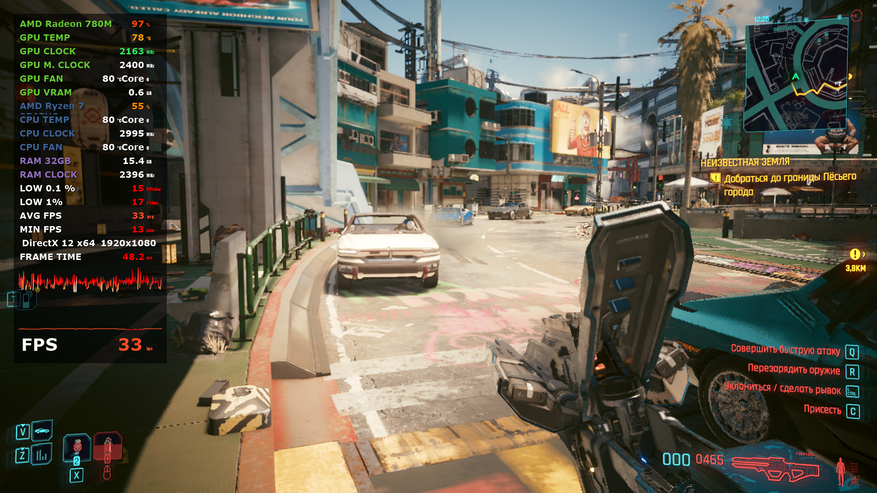The height and width of the screenshot is (493, 877).
Task: Open the vehicle call car icon
Action: coord(43,431)
